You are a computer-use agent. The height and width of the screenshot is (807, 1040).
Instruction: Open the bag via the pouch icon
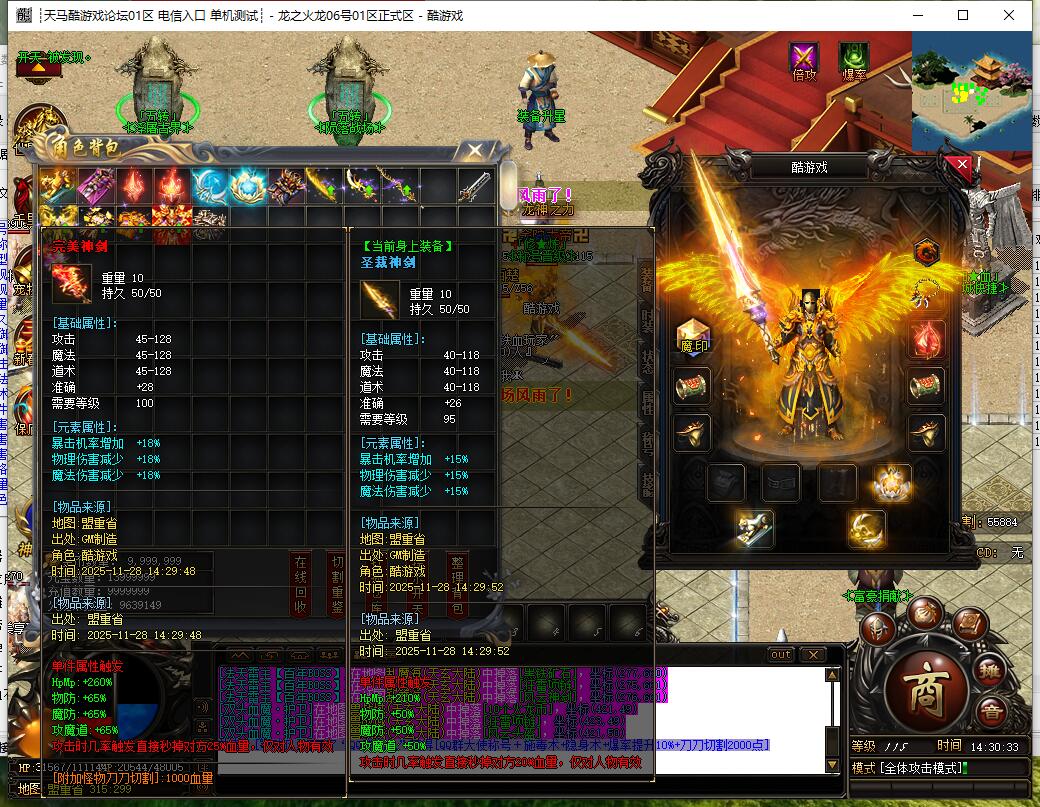point(924,612)
